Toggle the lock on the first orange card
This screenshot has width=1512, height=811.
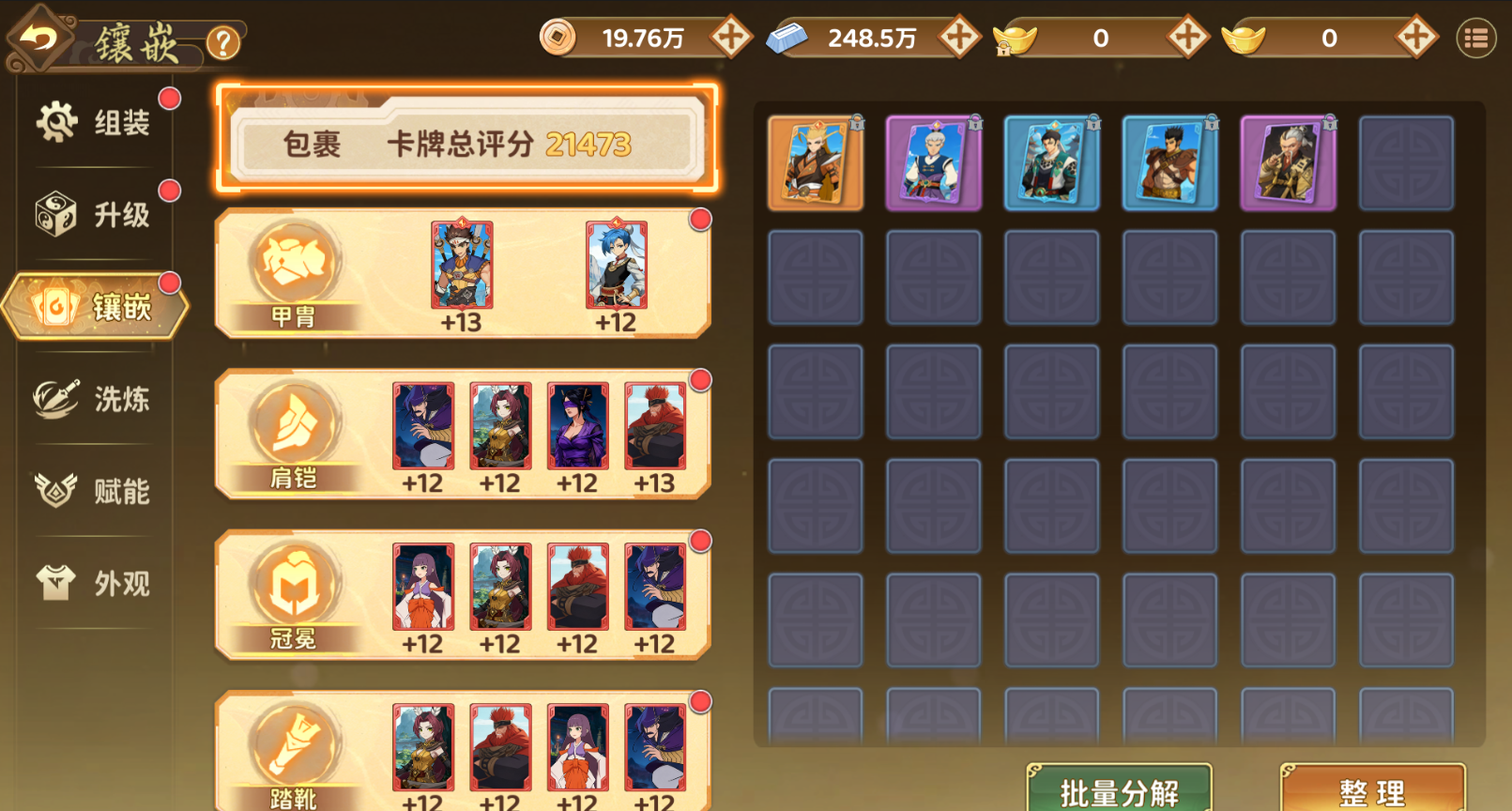click(x=856, y=120)
